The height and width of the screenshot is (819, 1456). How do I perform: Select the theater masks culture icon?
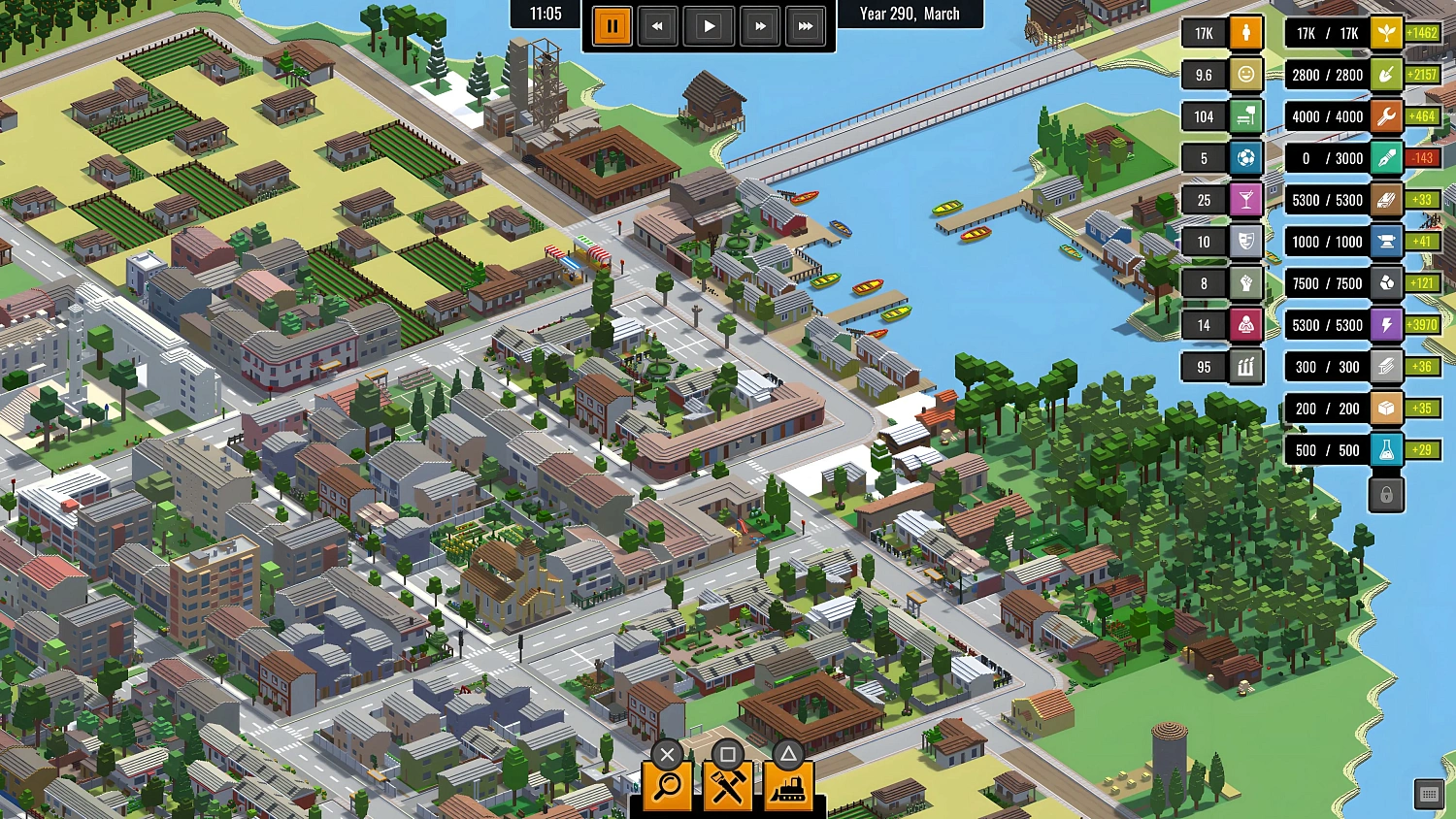click(1245, 241)
